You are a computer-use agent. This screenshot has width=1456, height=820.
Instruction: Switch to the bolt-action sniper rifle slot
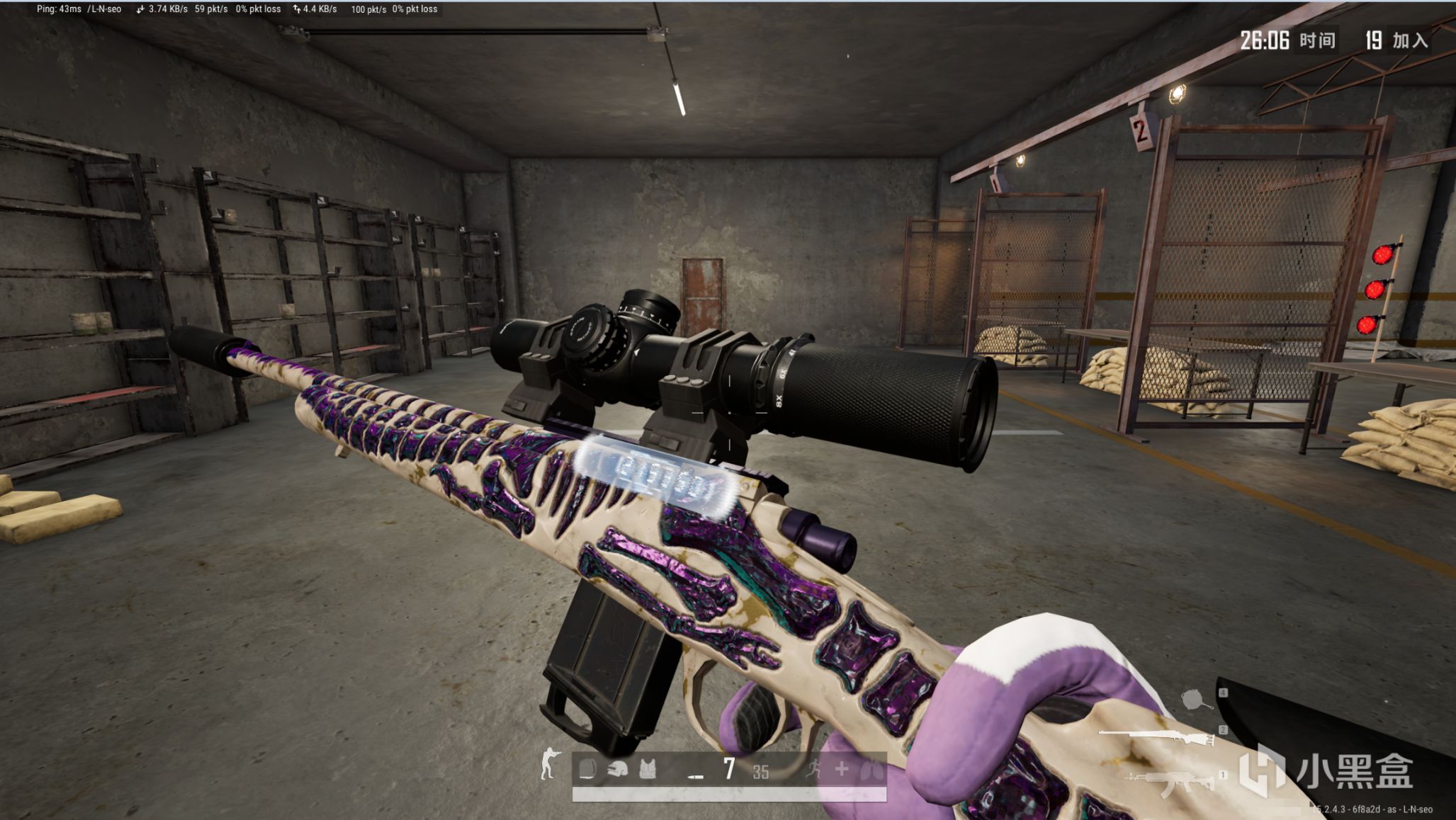click(1158, 737)
